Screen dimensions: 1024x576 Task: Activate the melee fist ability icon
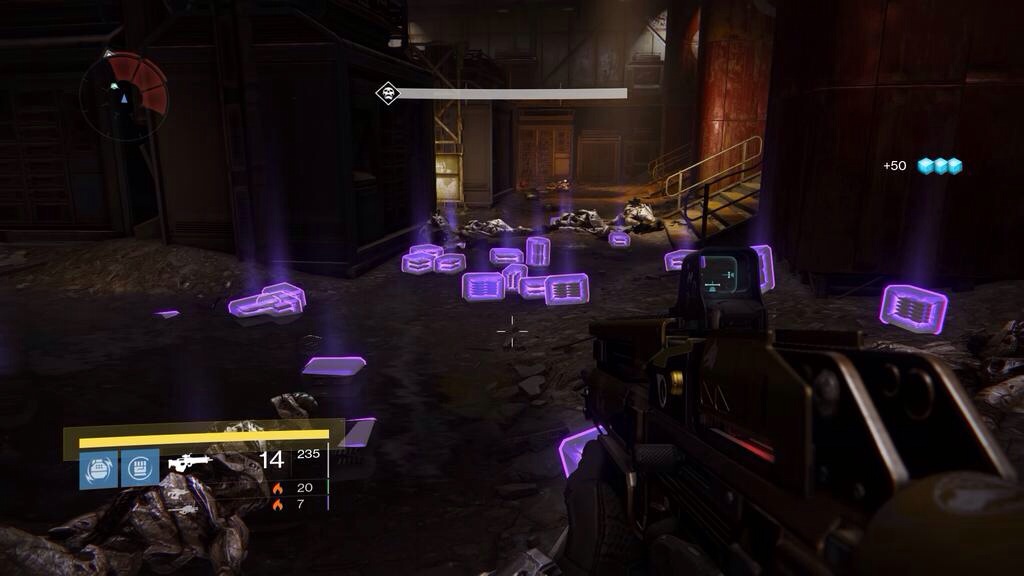point(140,468)
